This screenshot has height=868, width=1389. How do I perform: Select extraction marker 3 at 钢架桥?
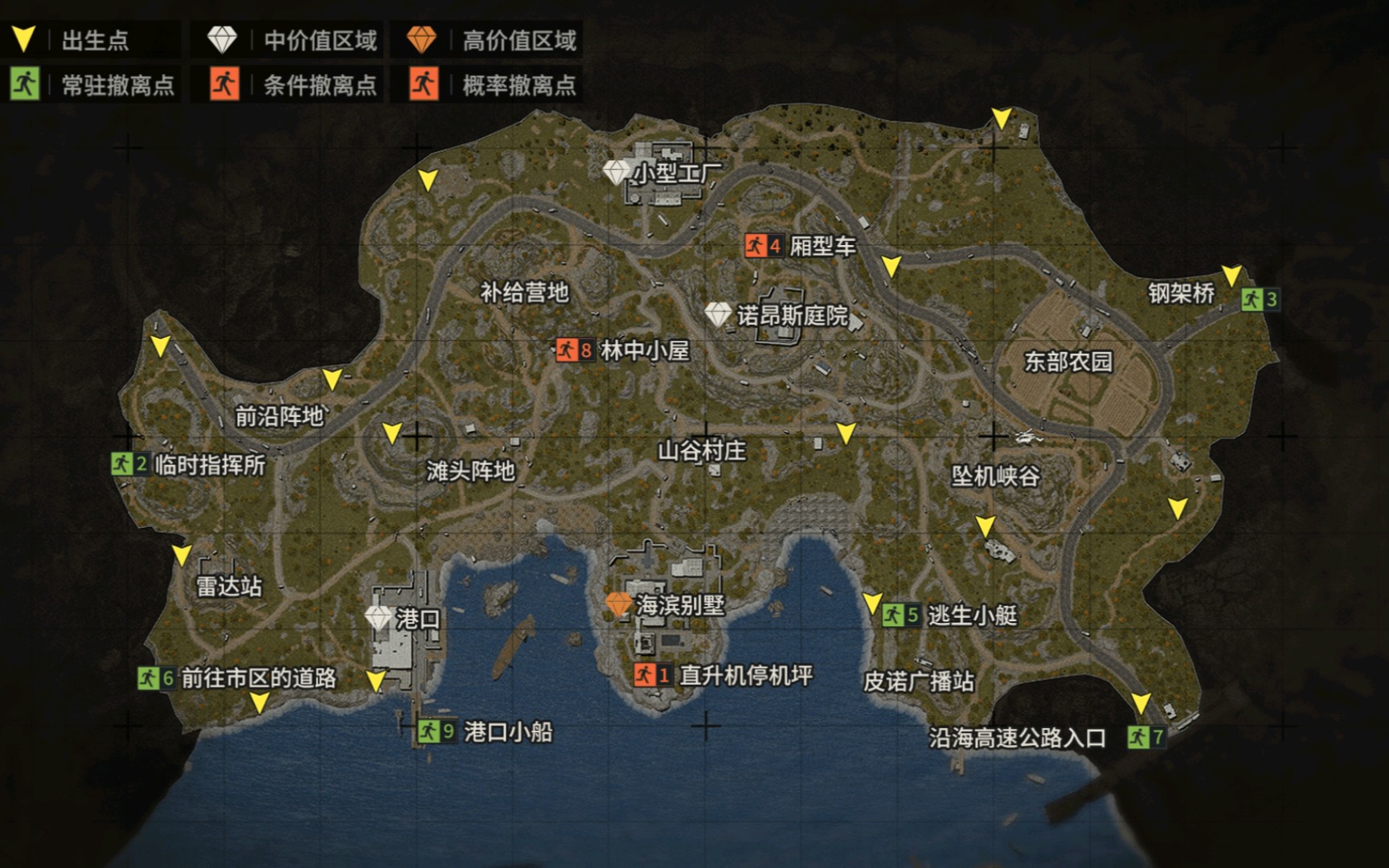[x=1260, y=300]
